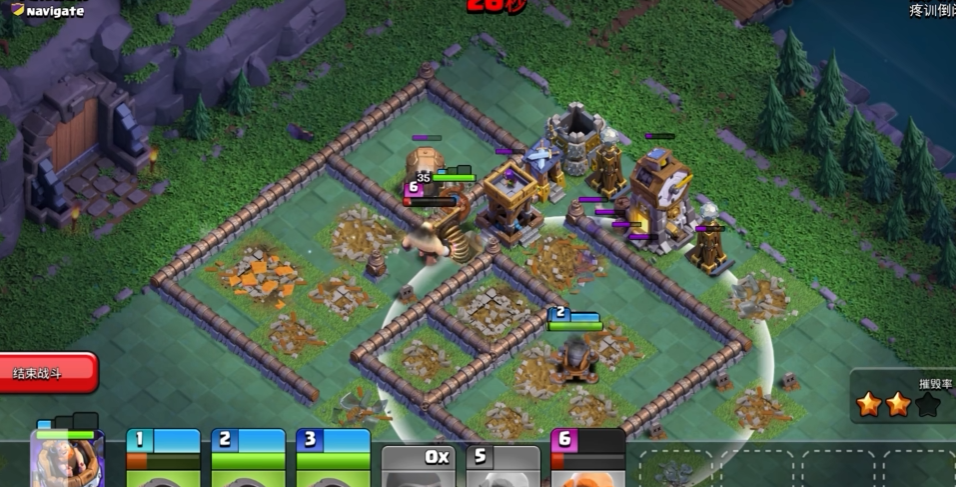Pick troop slot numbered 3
This screenshot has width=956, height=487.
[333, 460]
